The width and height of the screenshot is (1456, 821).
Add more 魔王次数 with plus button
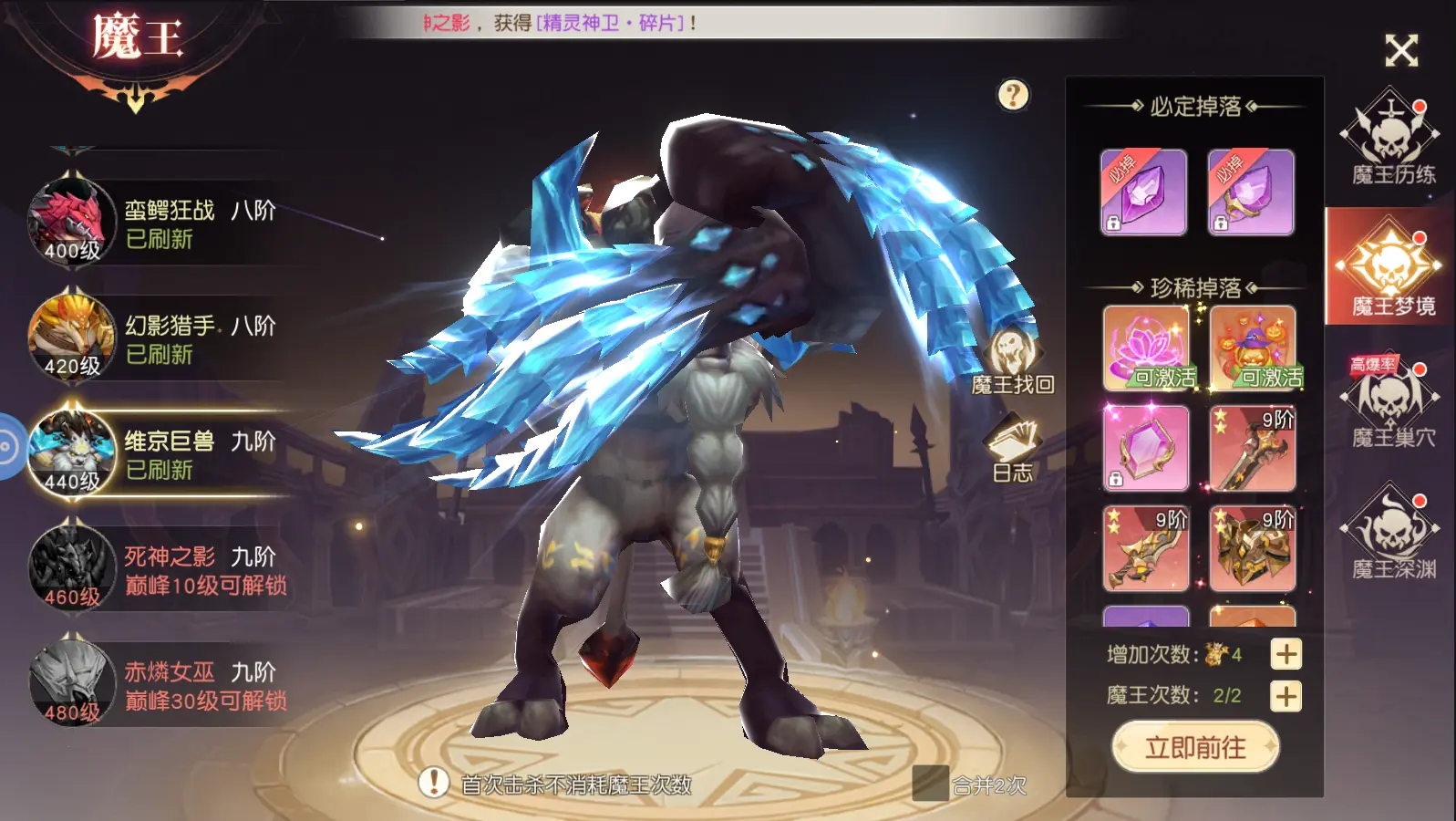pos(1286,696)
